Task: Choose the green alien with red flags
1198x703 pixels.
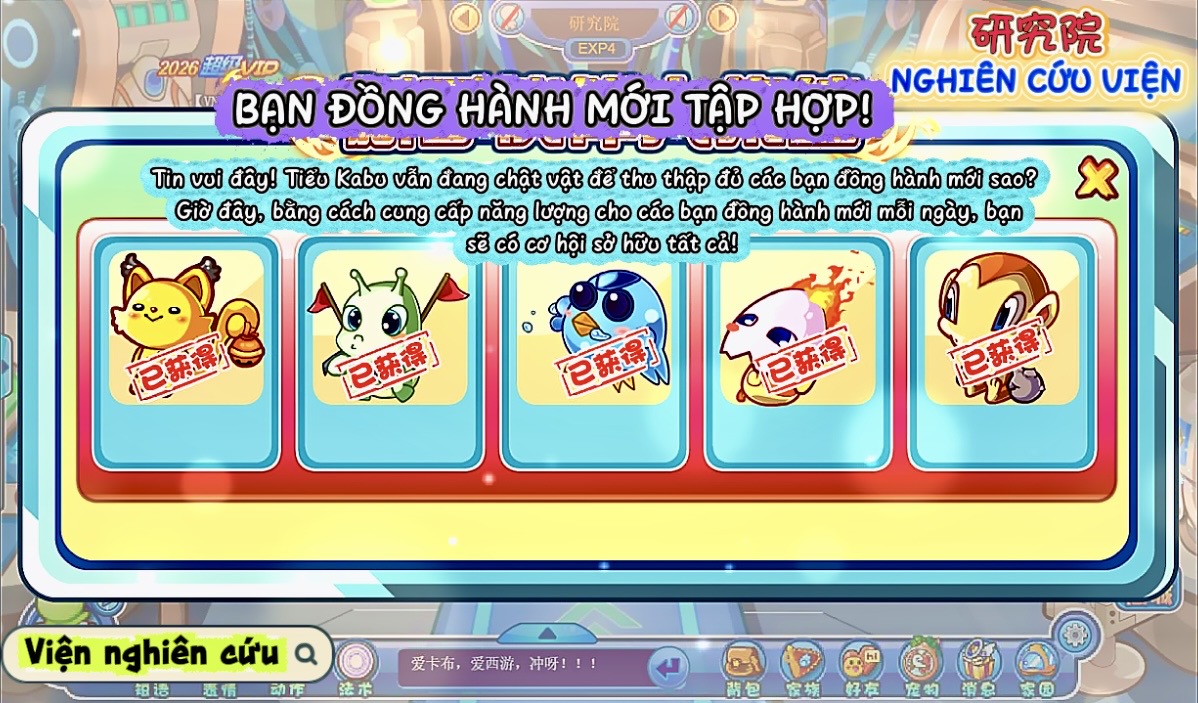Action: (389, 352)
